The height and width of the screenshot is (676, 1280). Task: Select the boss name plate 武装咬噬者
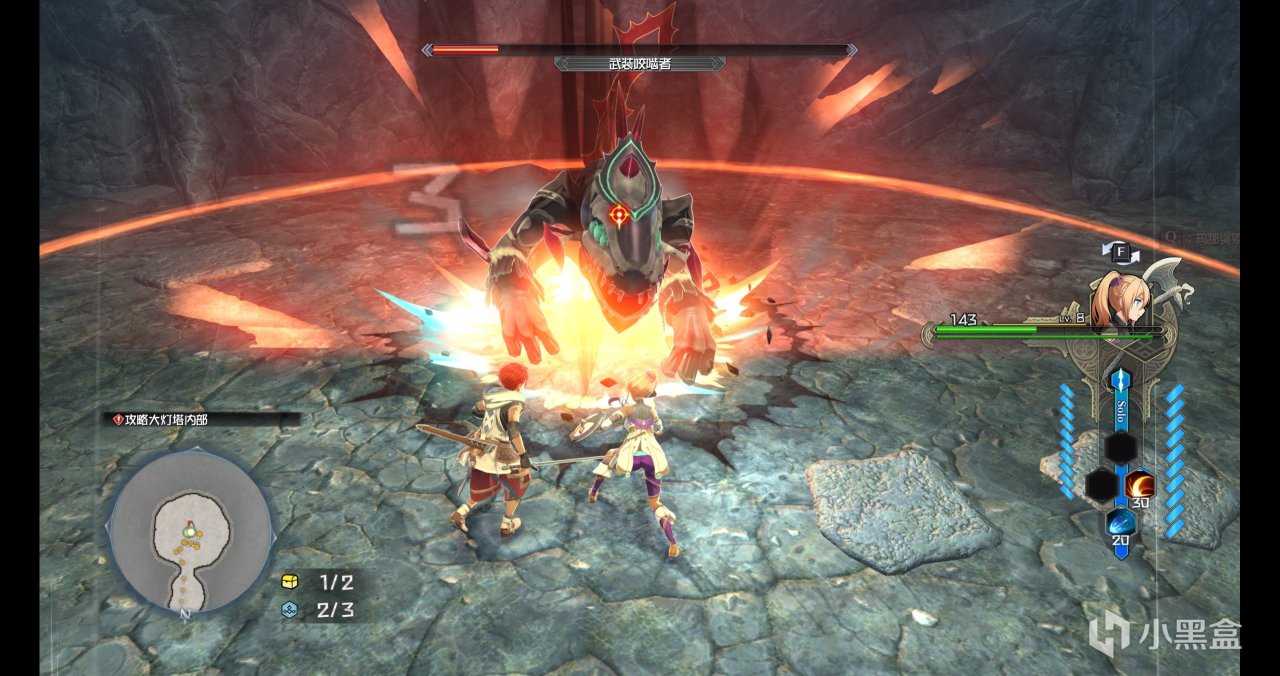click(x=640, y=63)
